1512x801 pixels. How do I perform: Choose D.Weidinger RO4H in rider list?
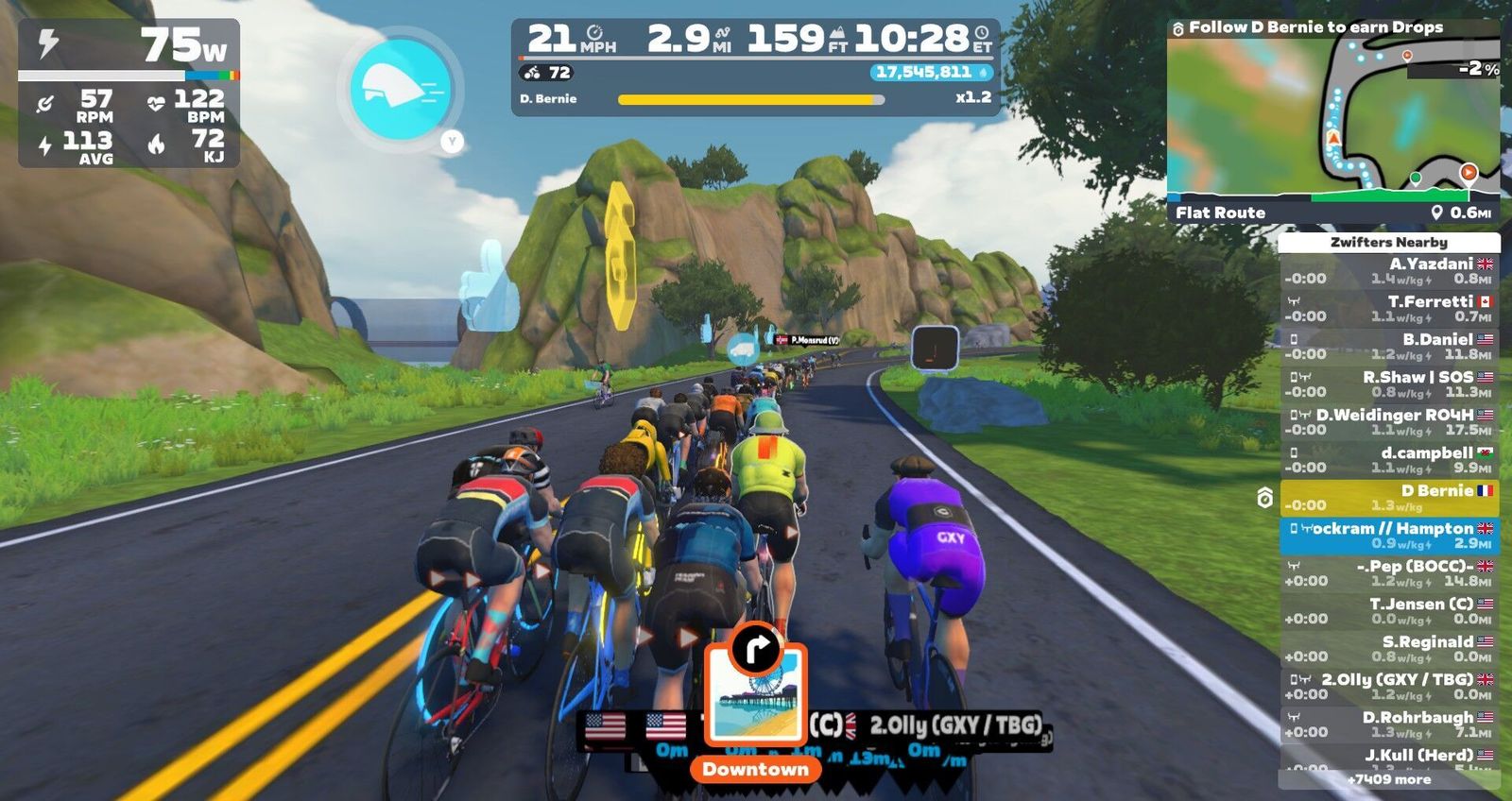1388,422
